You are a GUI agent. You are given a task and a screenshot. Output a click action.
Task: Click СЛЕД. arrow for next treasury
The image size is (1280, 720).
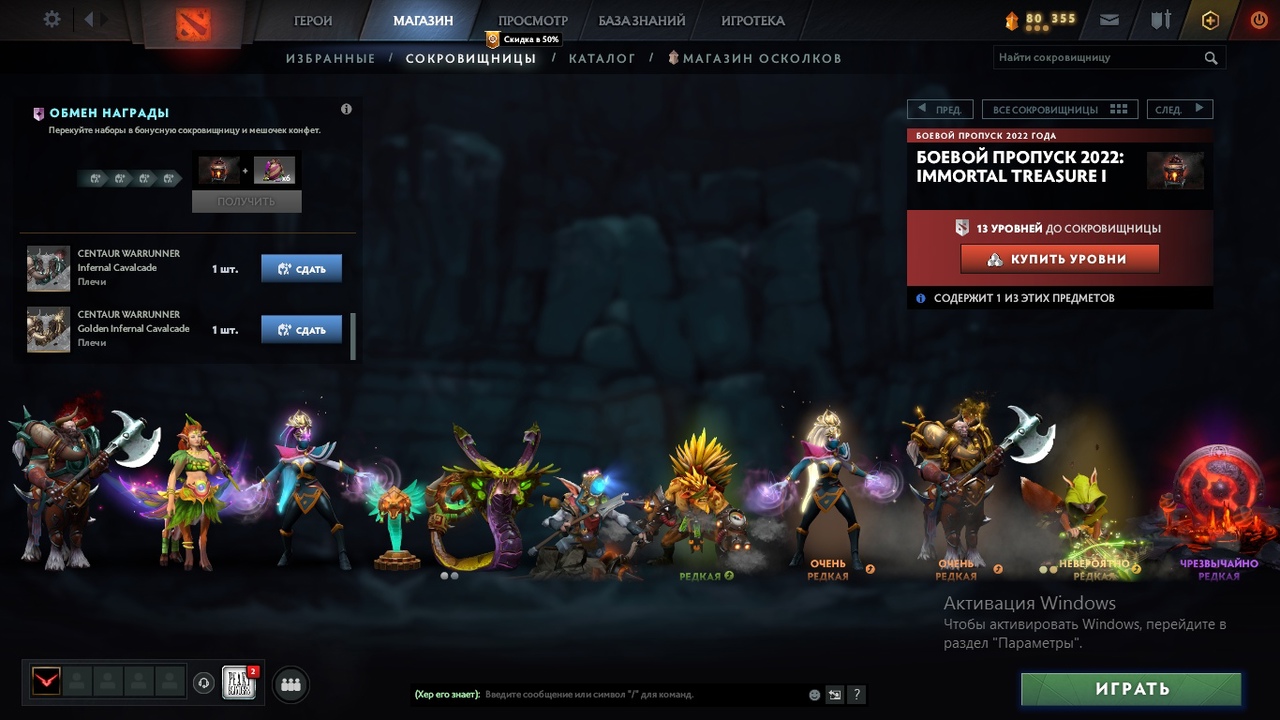[1179, 108]
